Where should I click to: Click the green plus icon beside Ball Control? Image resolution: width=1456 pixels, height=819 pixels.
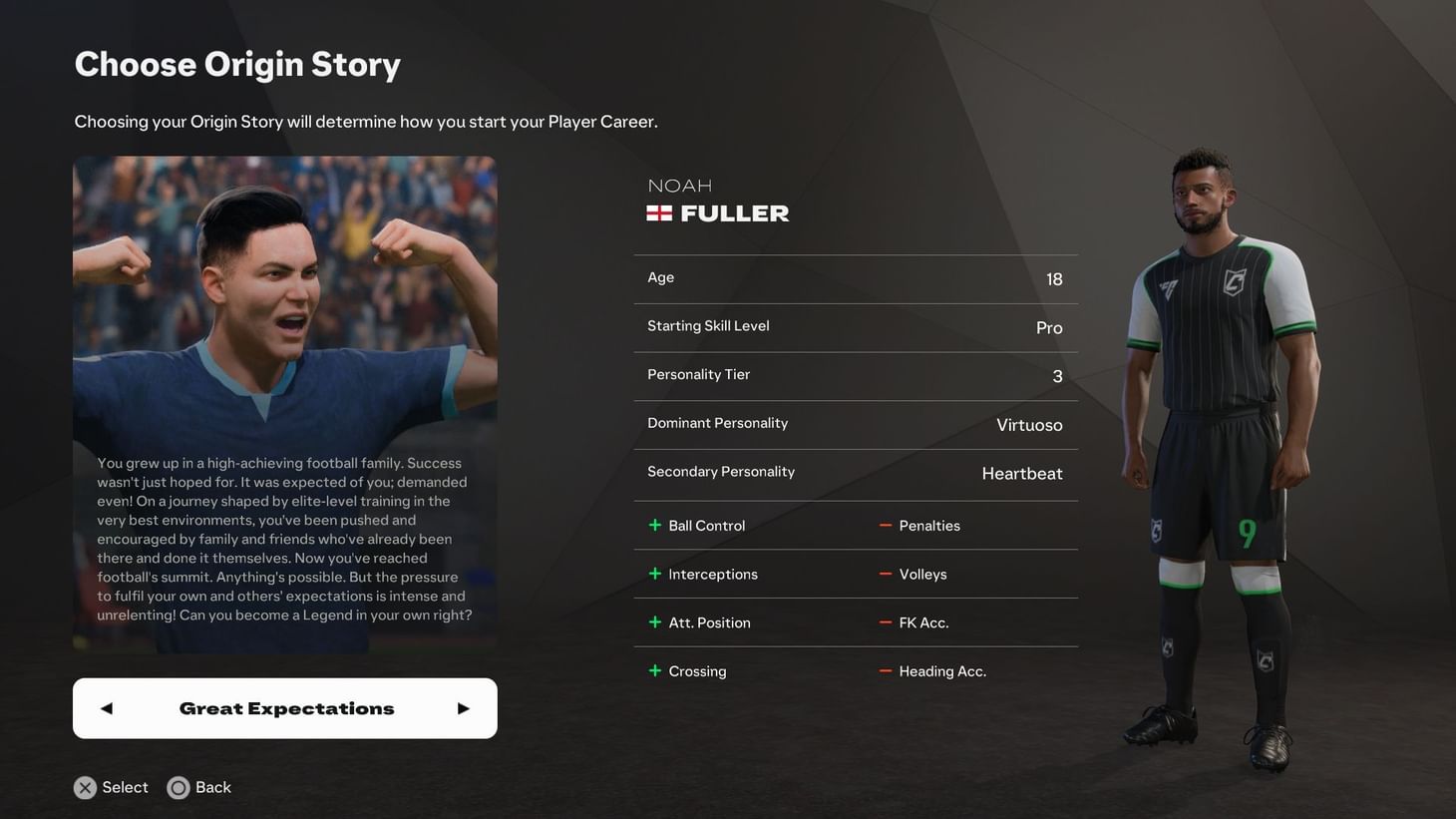tap(657, 525)
